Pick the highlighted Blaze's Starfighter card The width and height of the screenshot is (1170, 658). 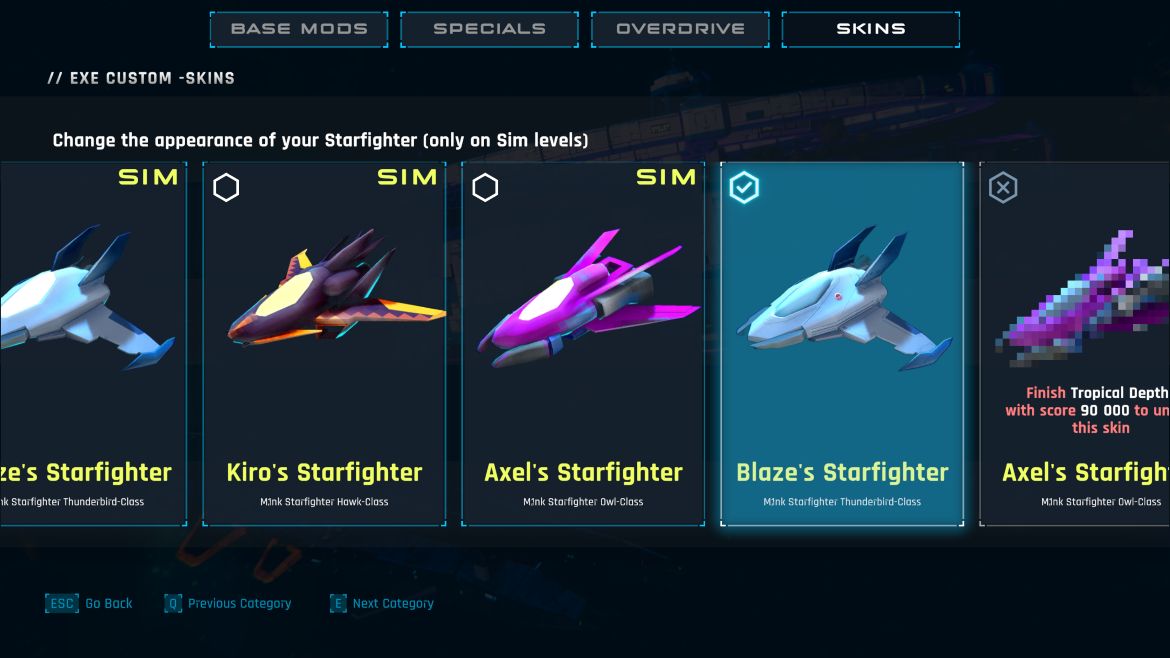tap(842, 343)
